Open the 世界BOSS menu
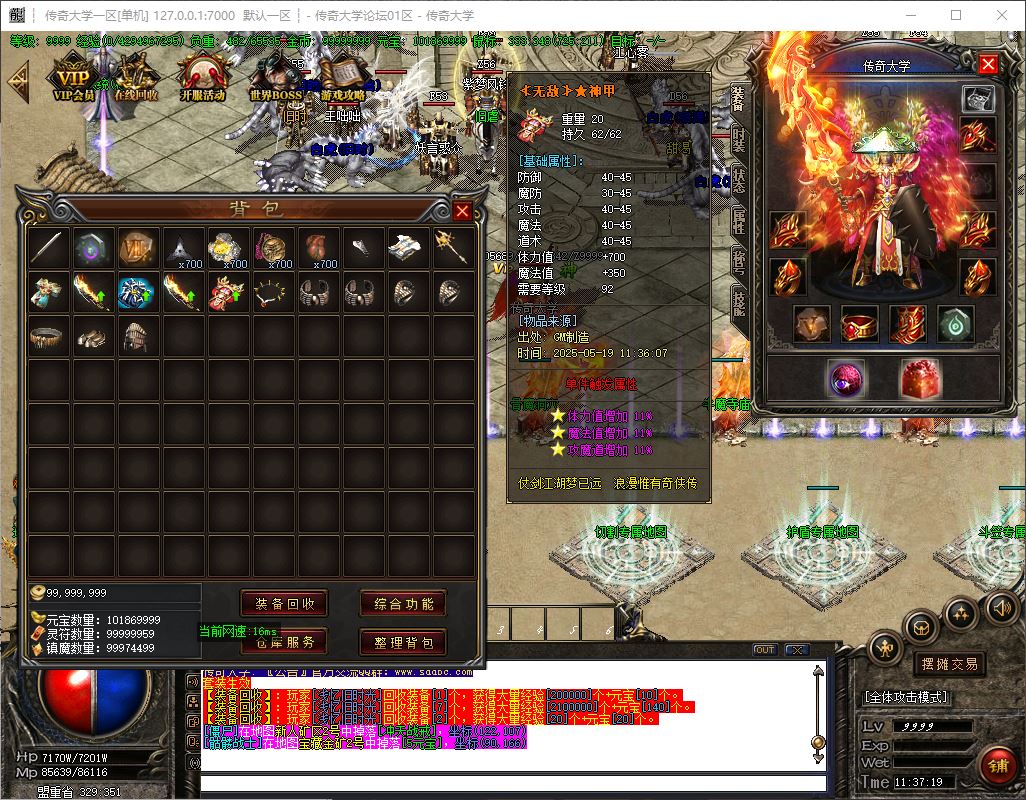Viewport: 1026px width, 800px height. pyautogui.click(x=275, y=80)
